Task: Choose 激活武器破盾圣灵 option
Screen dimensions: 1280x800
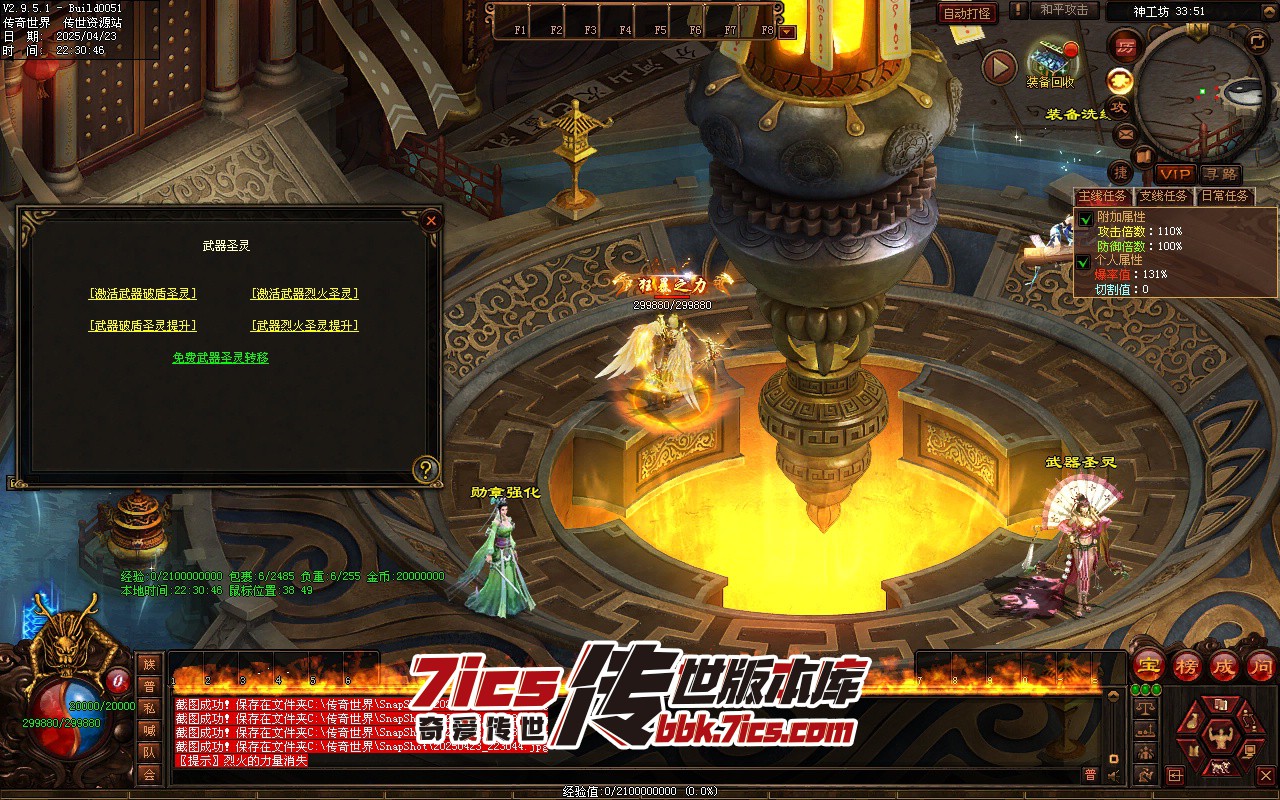Action: point(142,294)
